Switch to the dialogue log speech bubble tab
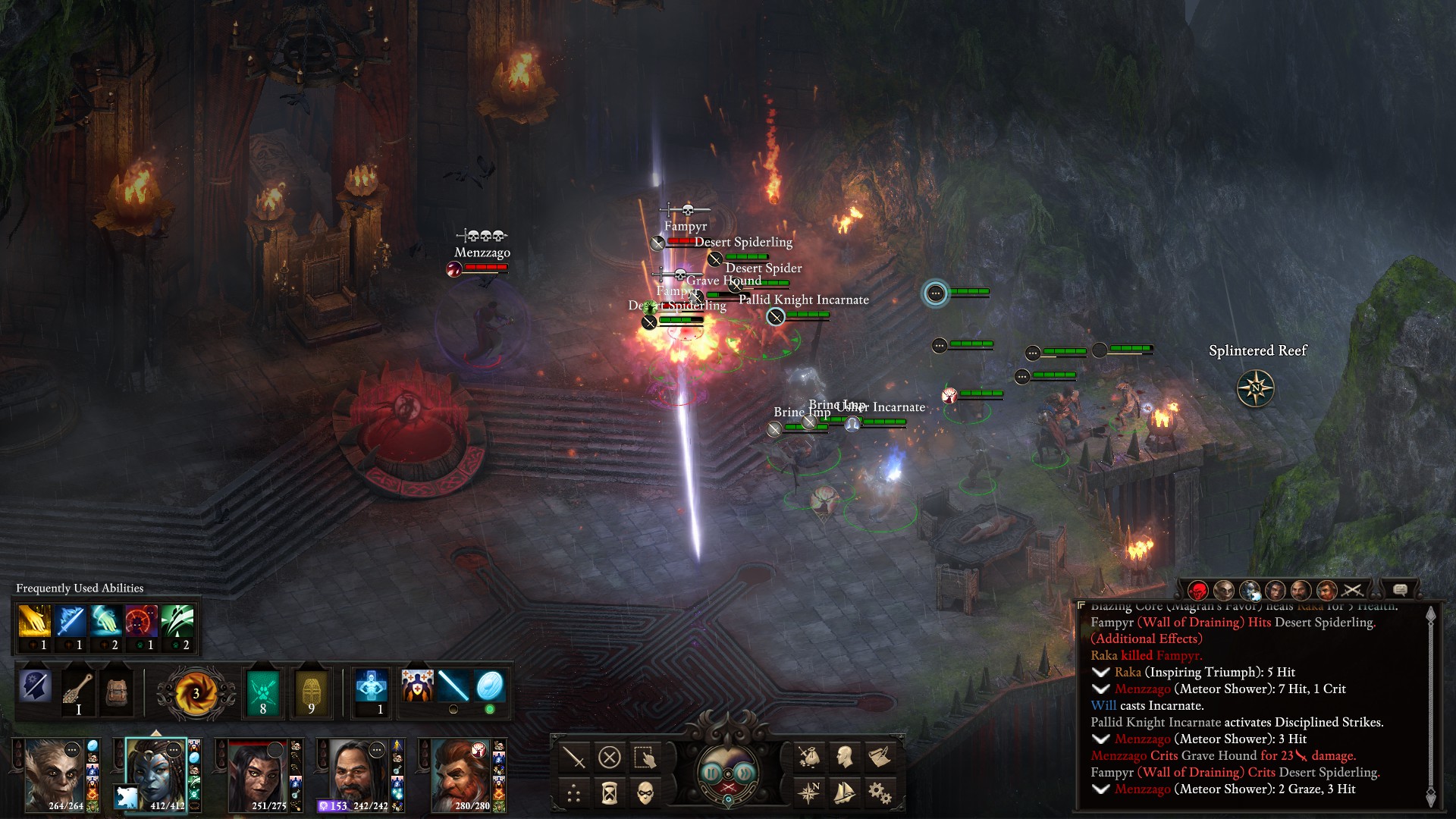 [x=1400, y=590]
